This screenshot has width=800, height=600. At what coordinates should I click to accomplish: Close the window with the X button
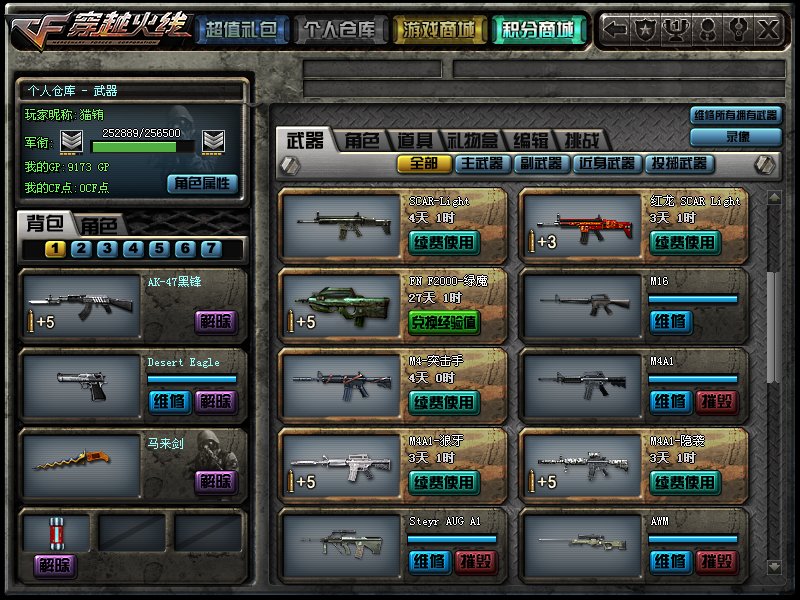(x=769, y=30)
